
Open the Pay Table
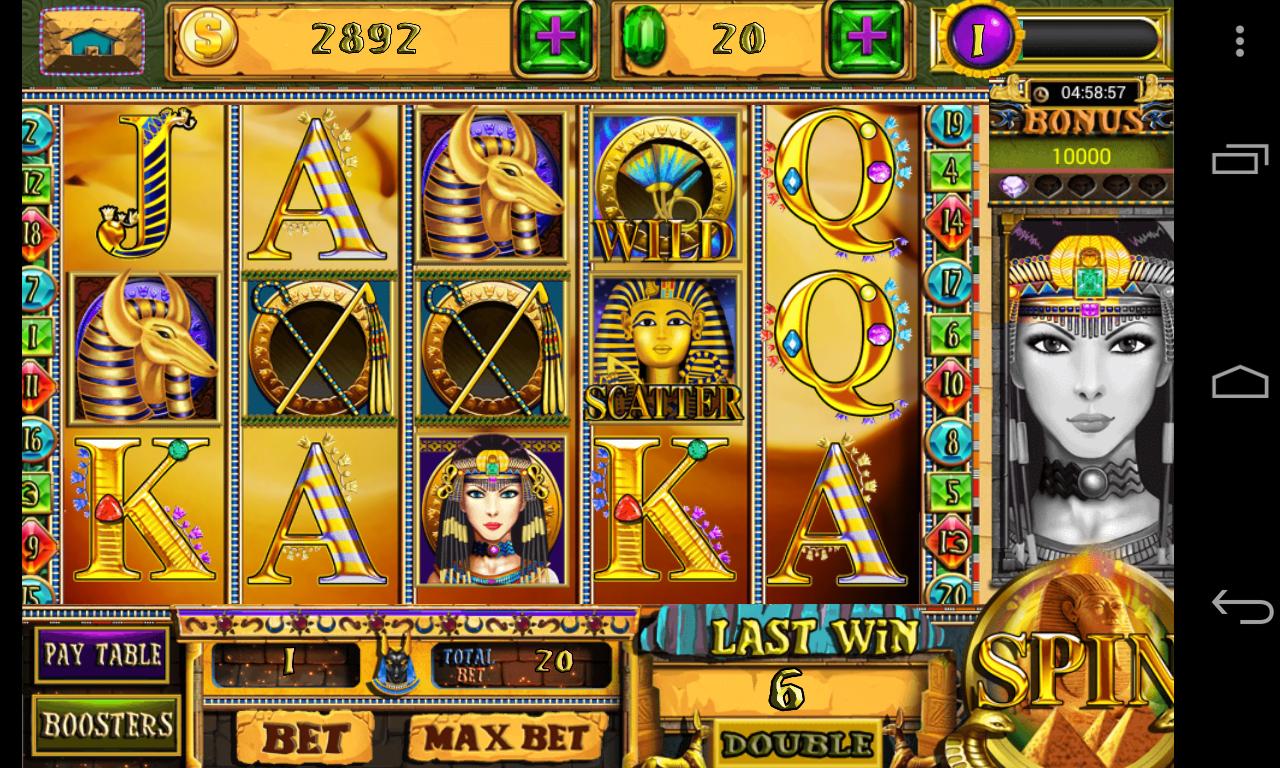pos(103,654)
